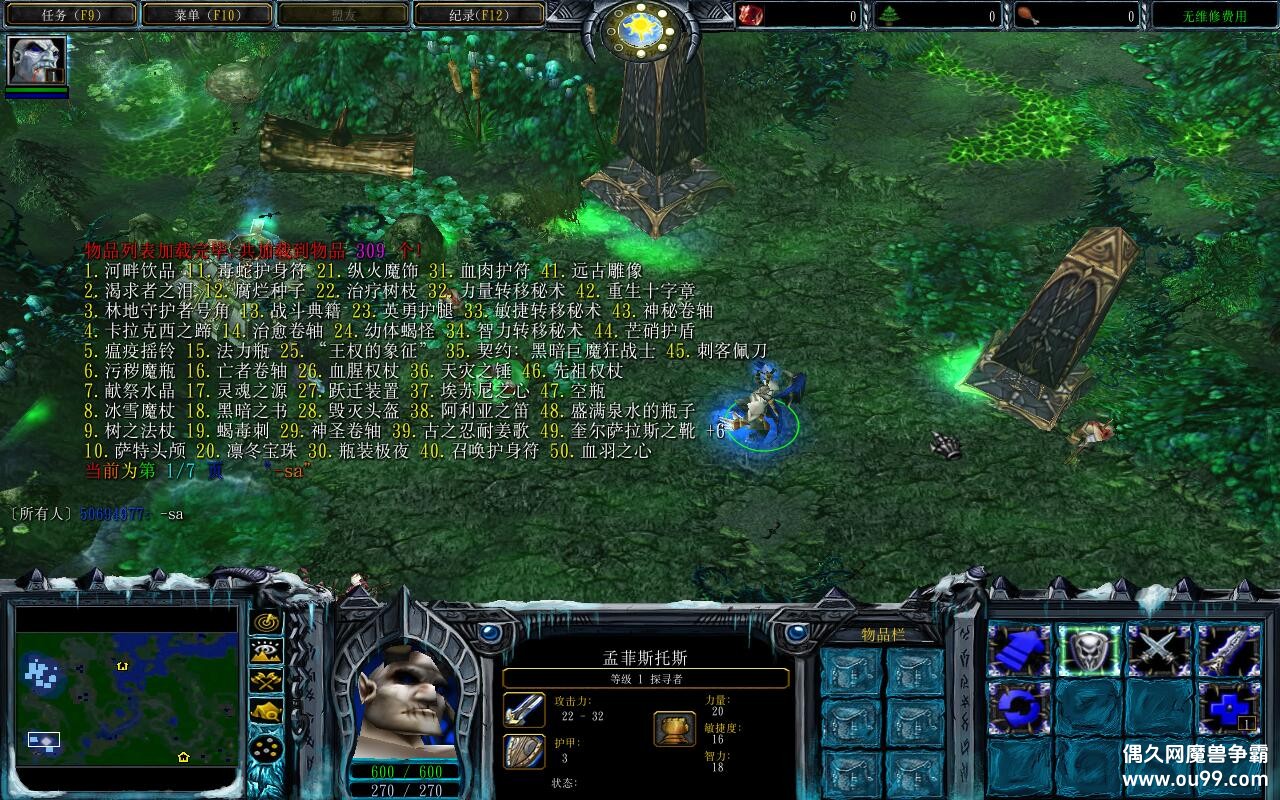Viewport: 1280px width, 800px height.
Task: Open hero skills with the blue cross icon
Action: click(1229, 707)
